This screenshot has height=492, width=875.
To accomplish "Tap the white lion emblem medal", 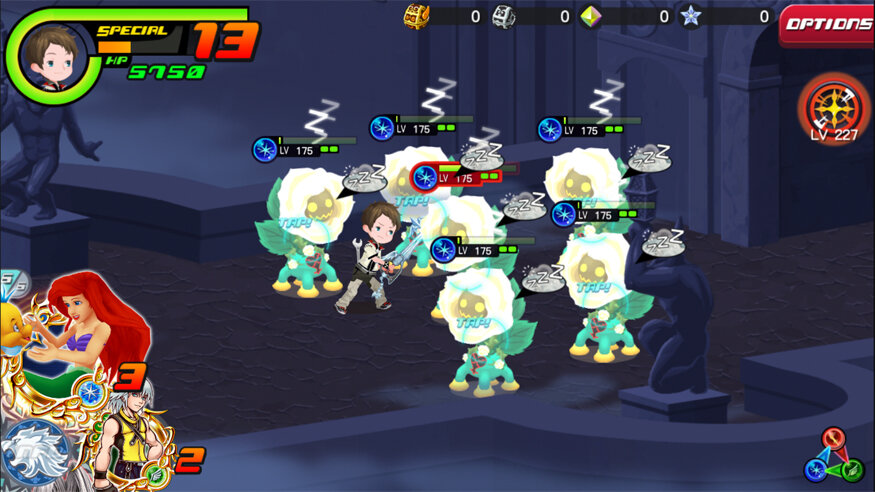I will coord(37,453).
